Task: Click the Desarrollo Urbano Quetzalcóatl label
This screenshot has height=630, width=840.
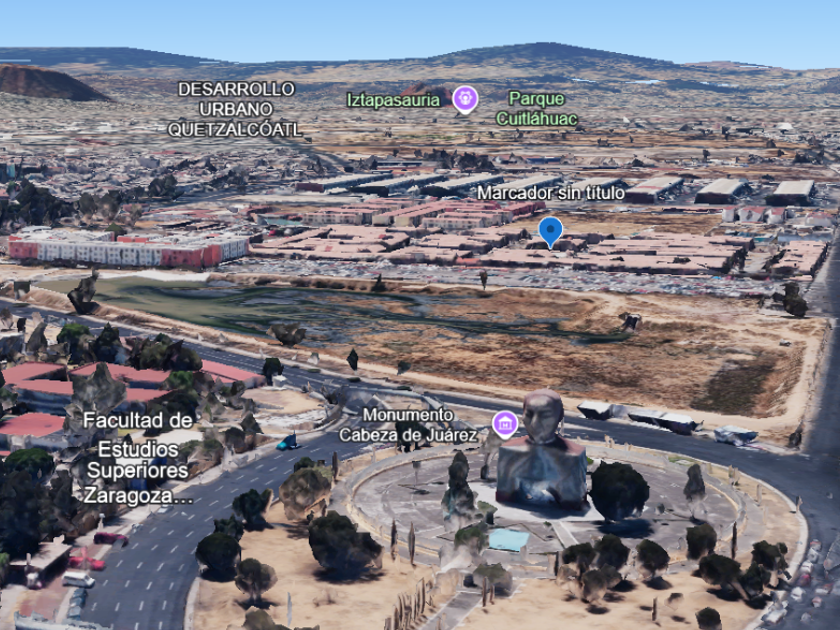Action: pyautogui.click(x=234, y=109)
